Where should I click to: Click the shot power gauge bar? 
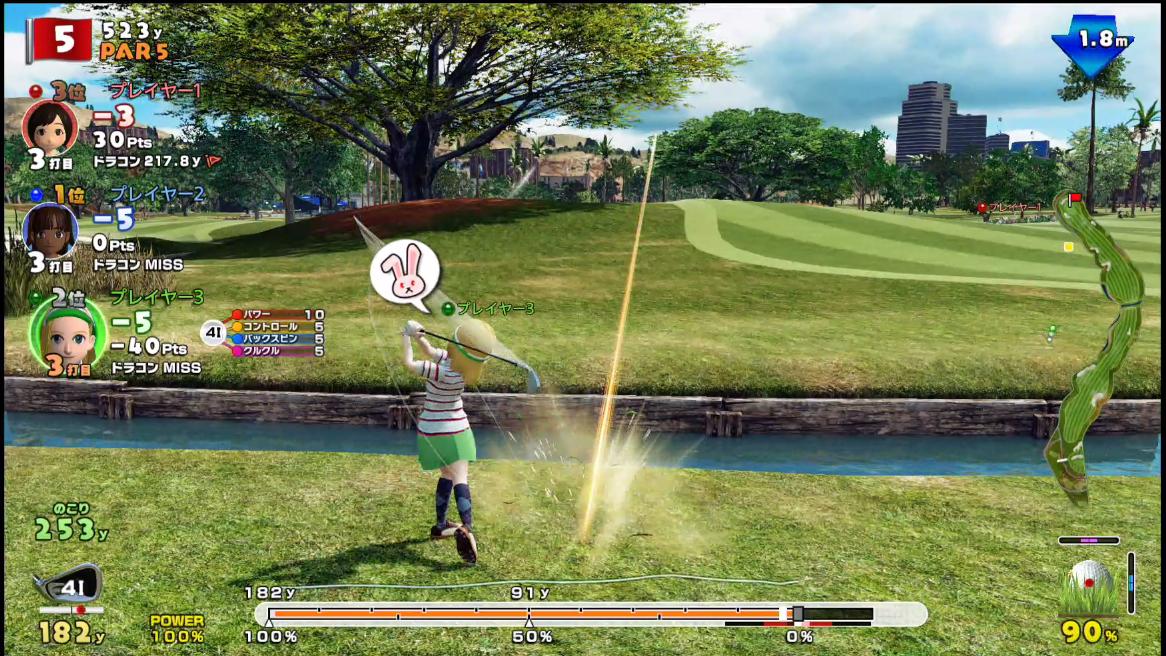click(590, 614)
